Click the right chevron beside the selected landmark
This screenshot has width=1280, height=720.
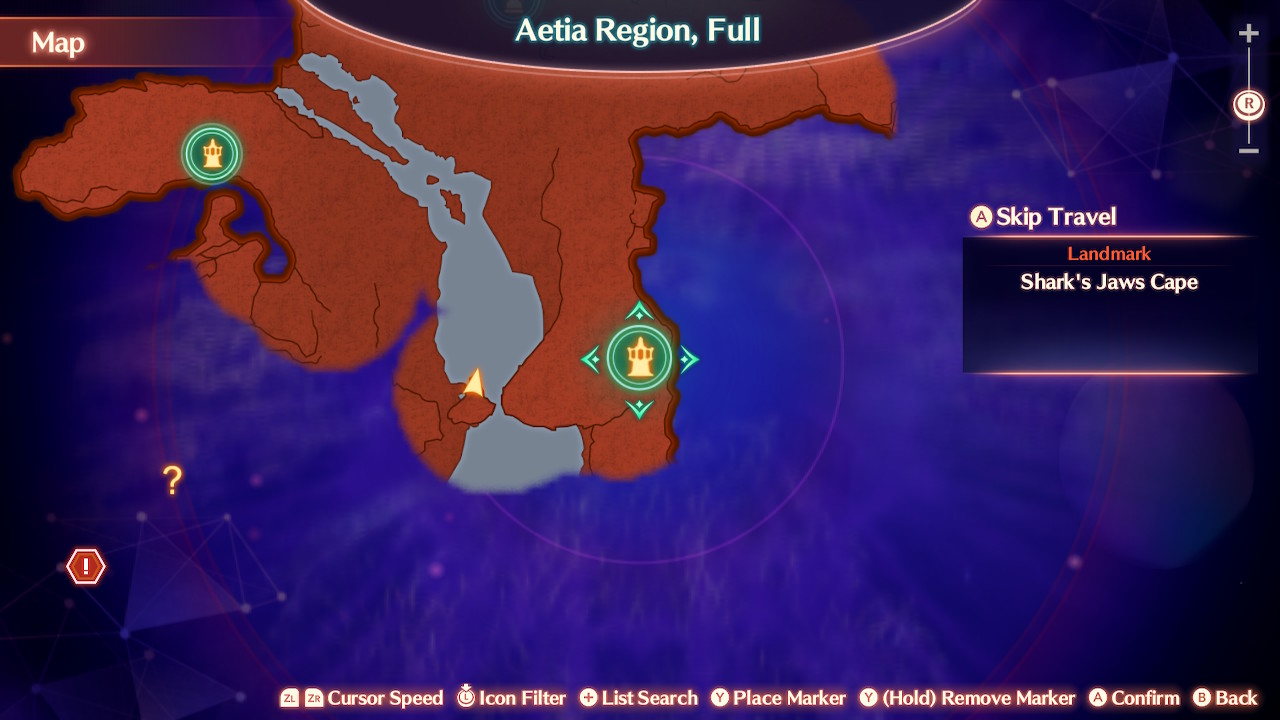[687, 360]
